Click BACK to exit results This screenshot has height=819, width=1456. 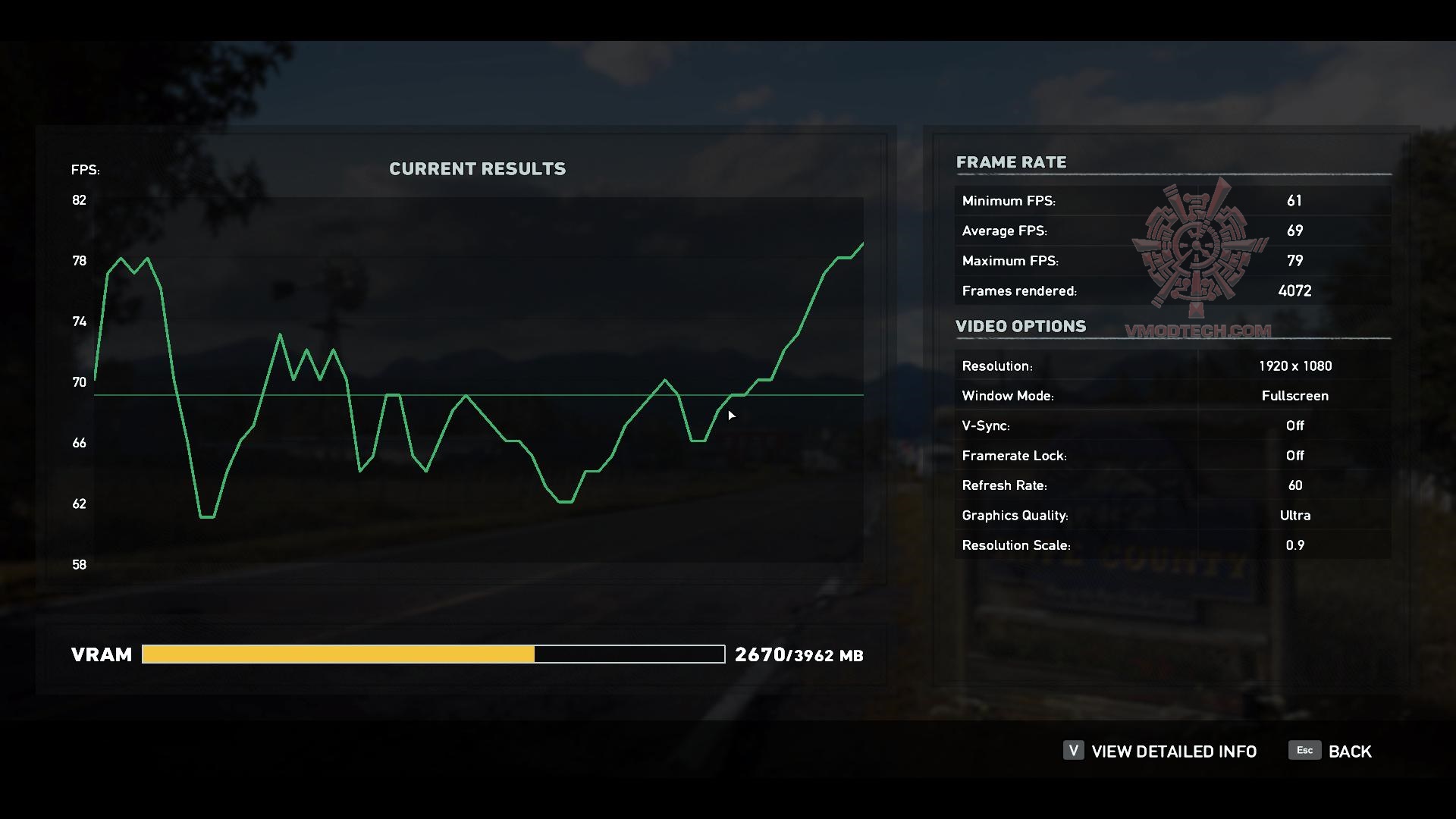[x=1350, y=751]
